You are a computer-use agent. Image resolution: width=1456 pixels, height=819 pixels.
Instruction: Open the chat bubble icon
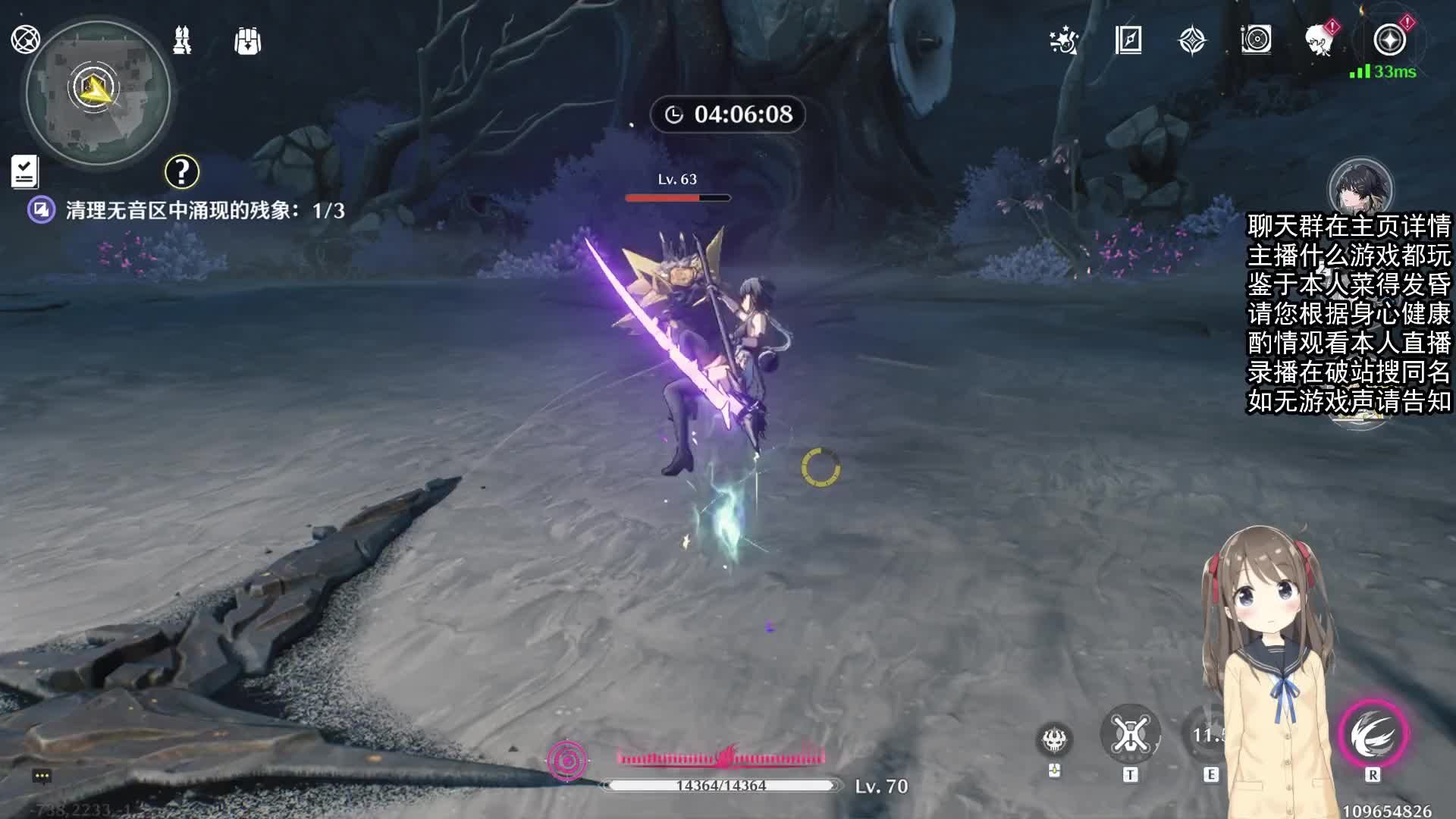tap(42, 776)
